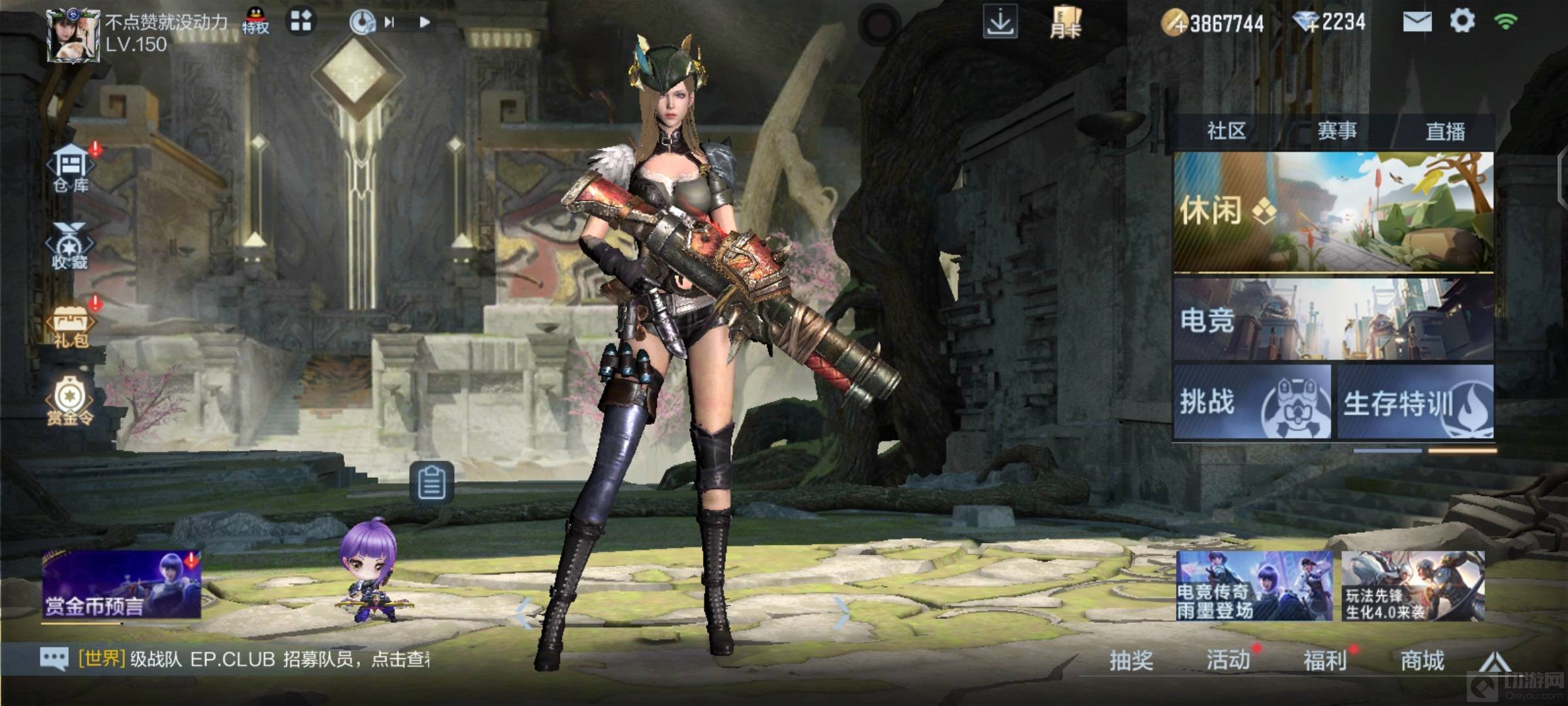Image resolution: width=1568 pixels, height=706 pixels.
Task: Switch to the 社区 community tab
Action: pyautogui.click(x=1226, y=131)
